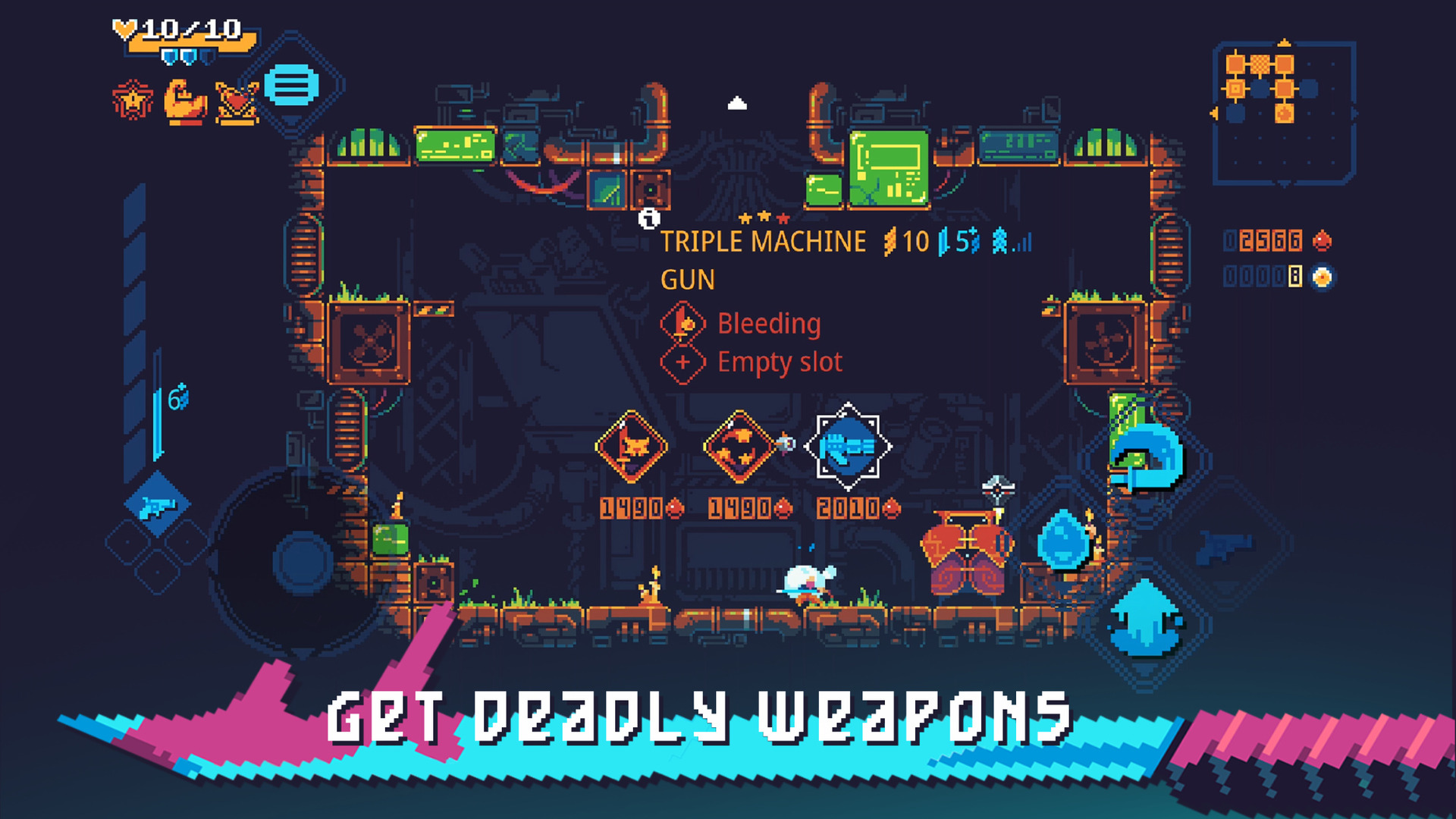Pick the highlighted machine gun upgrade costing 2010
The image size is (1456, 819).
(x=846, y=448)
